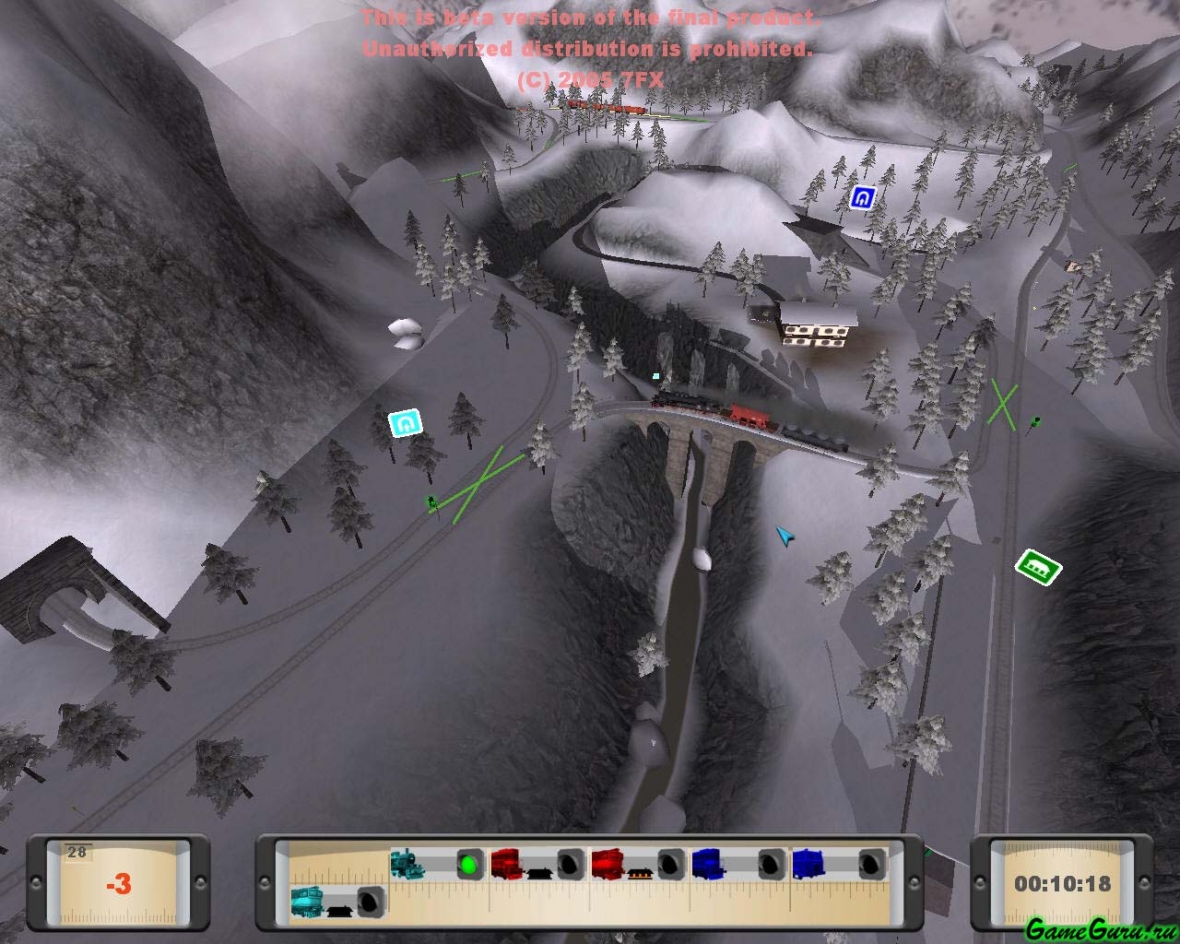Open the green station marker

point(1038,568)
